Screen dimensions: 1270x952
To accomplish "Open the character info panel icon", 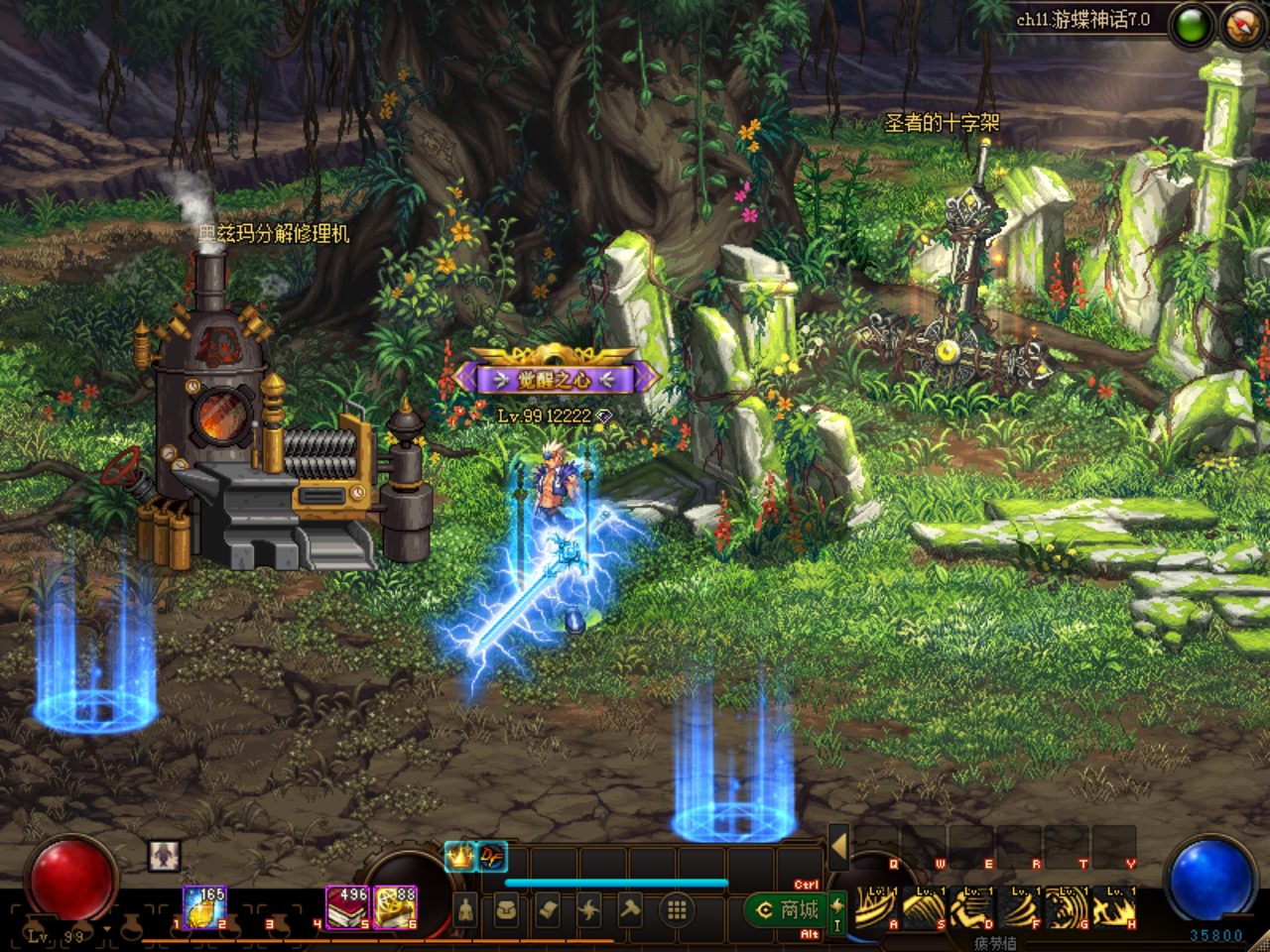I will pos(466,907).
